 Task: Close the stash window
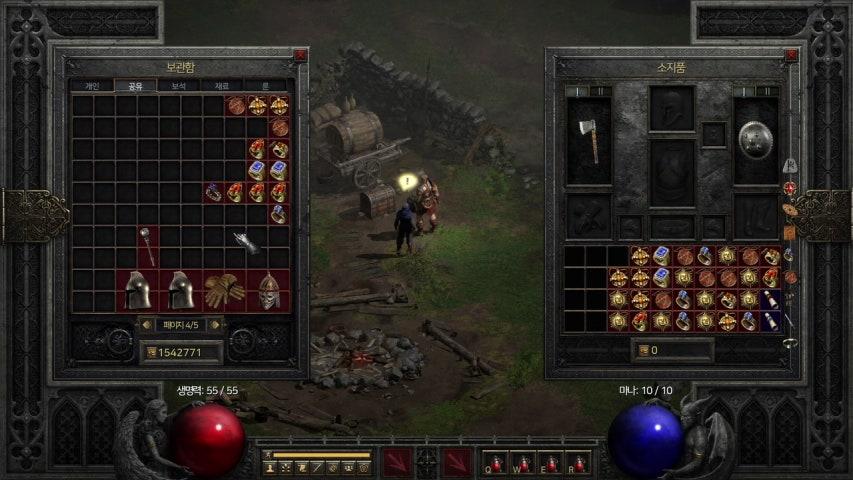[x=299, y=56]
